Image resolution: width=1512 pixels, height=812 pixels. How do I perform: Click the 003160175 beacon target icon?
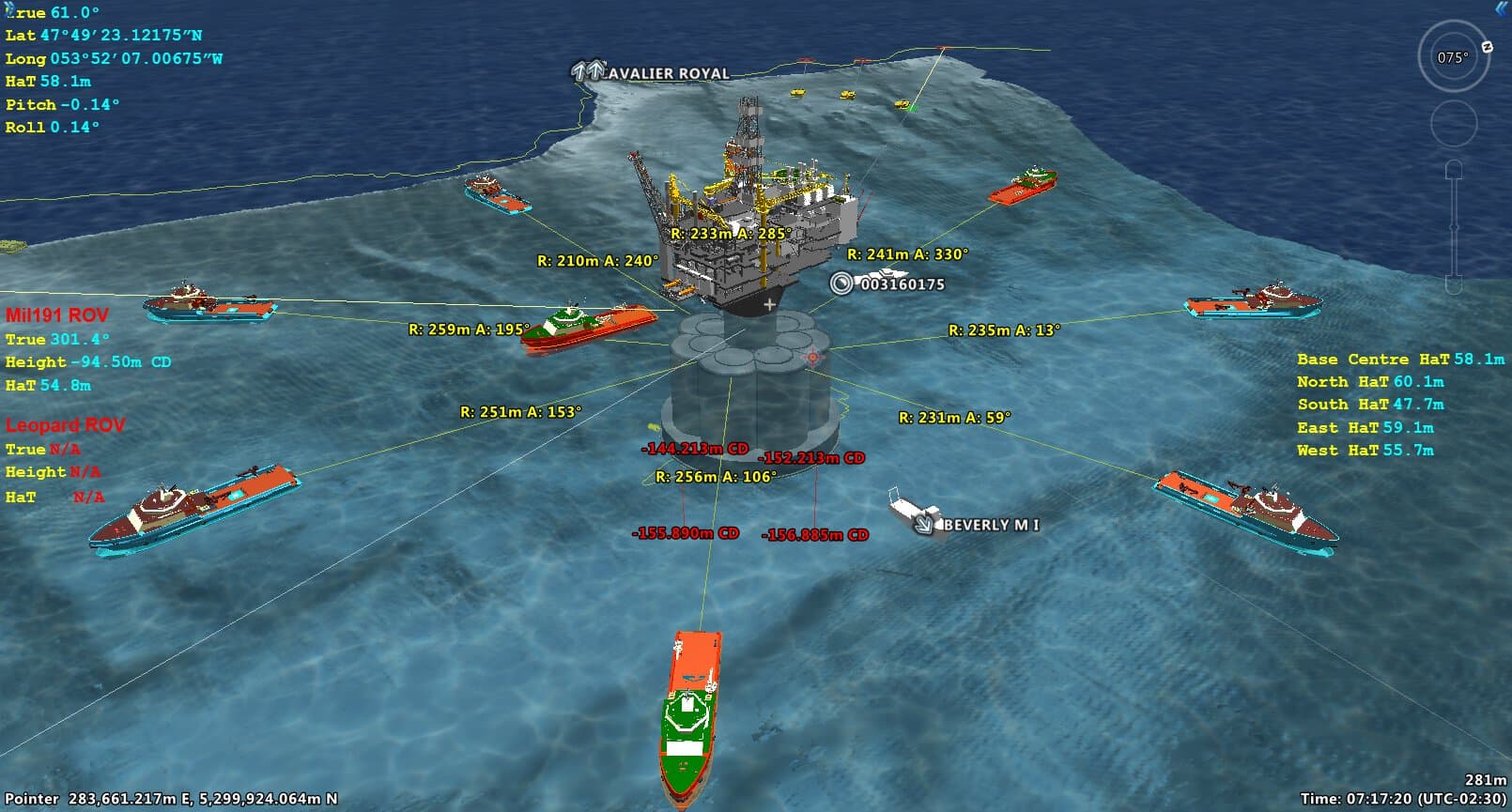tap(841, 282)
